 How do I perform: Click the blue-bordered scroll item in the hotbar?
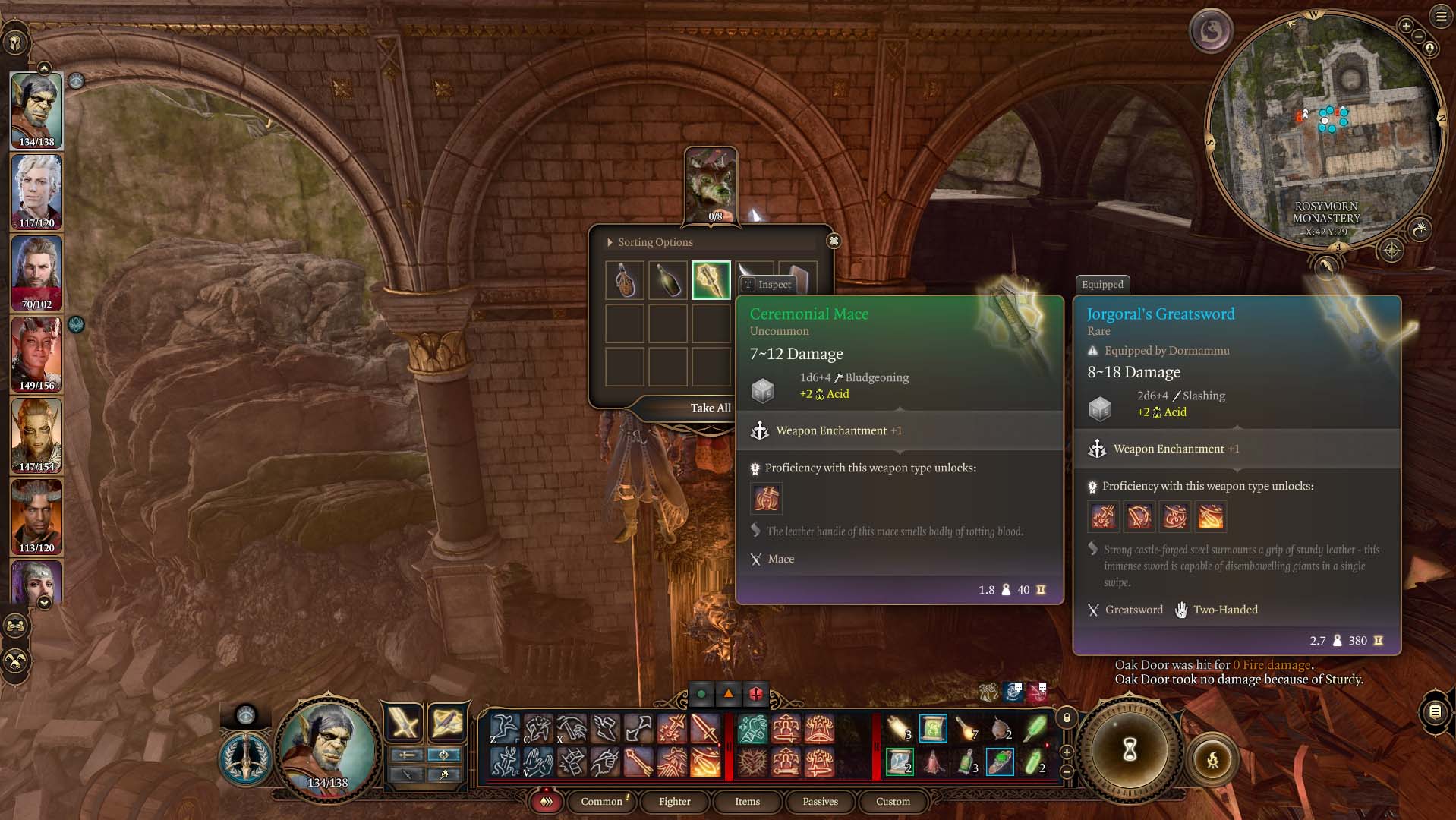tap(934, 729)
